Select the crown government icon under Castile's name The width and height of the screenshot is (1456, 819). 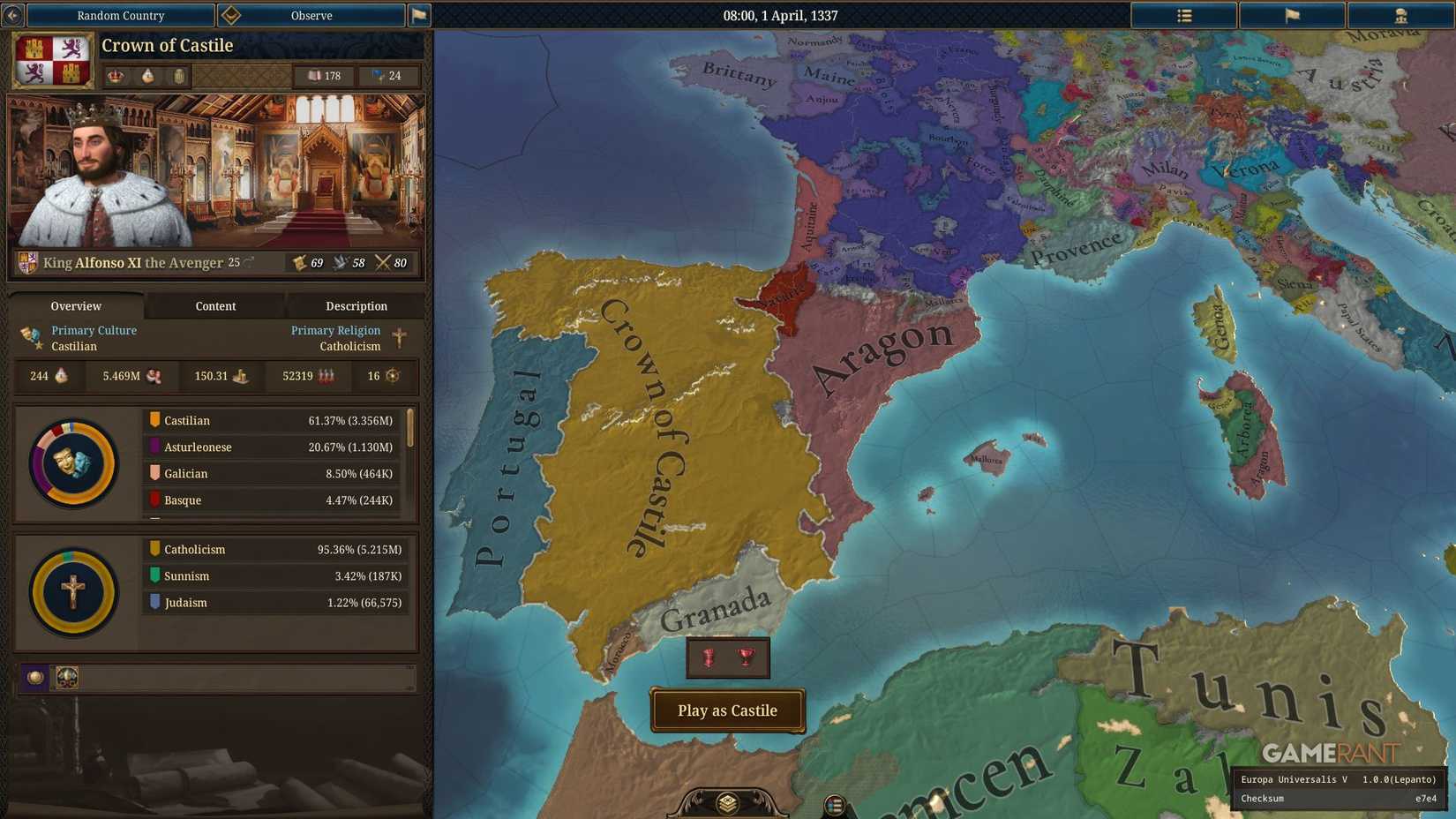point(116,76)
